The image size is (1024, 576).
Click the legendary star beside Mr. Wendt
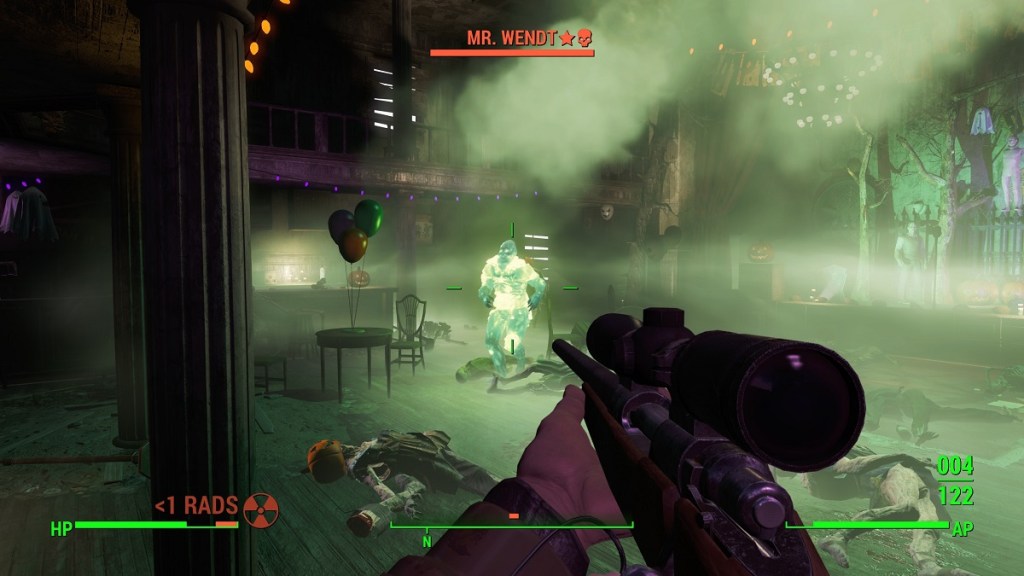tap(566, 40)
